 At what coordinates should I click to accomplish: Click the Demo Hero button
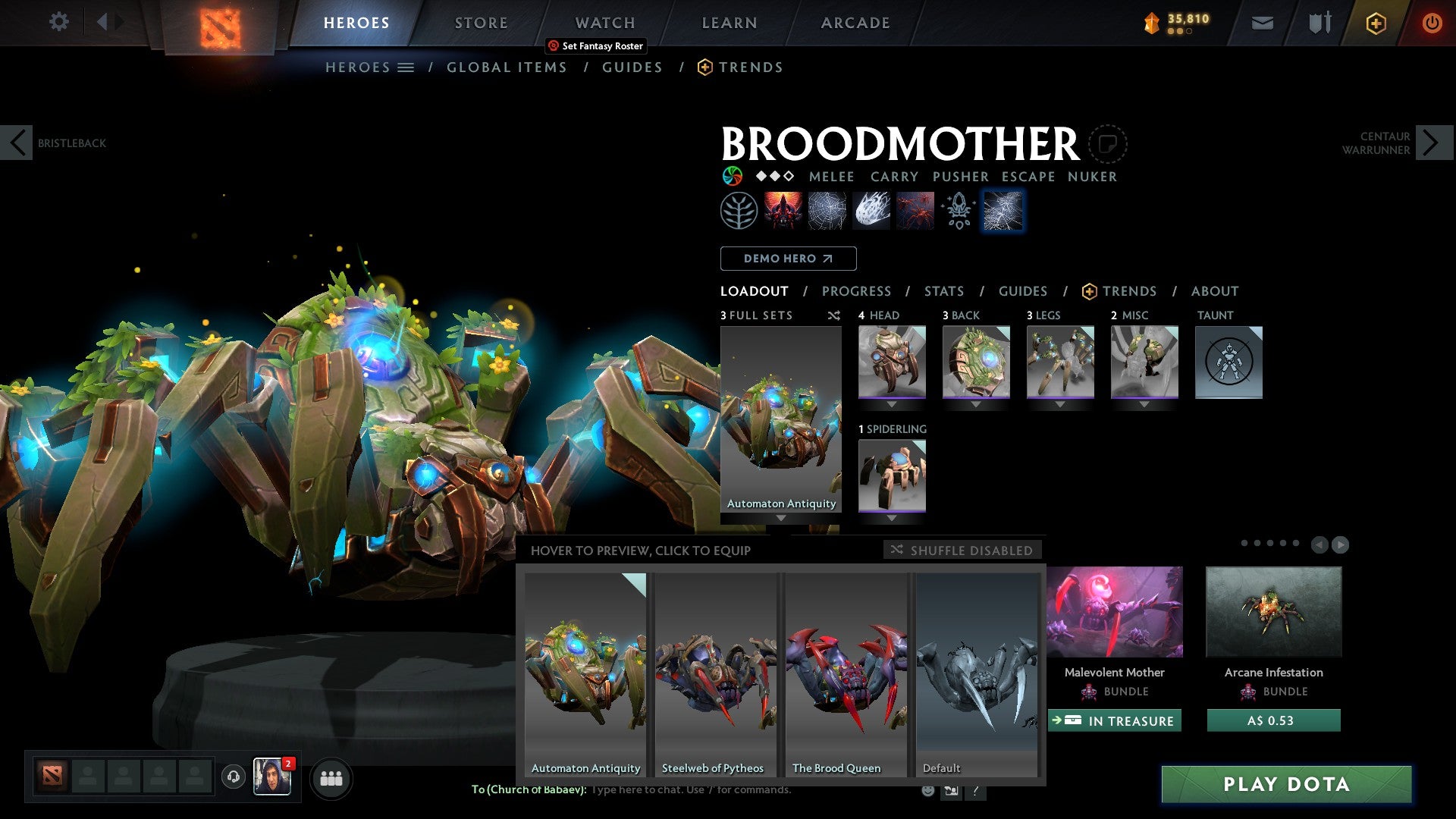tap(788, 259)
